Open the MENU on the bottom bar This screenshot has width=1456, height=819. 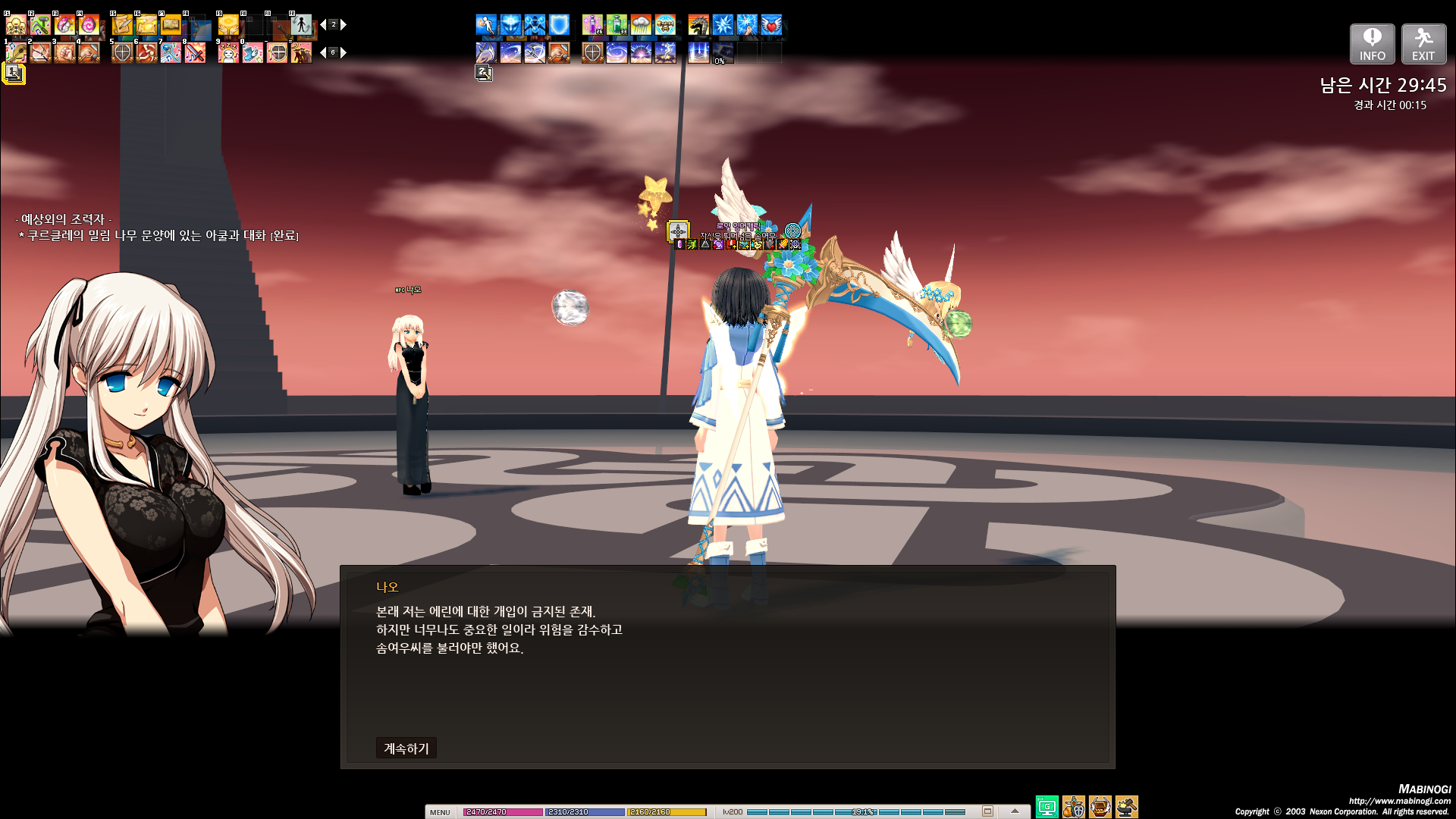(440, 812)
